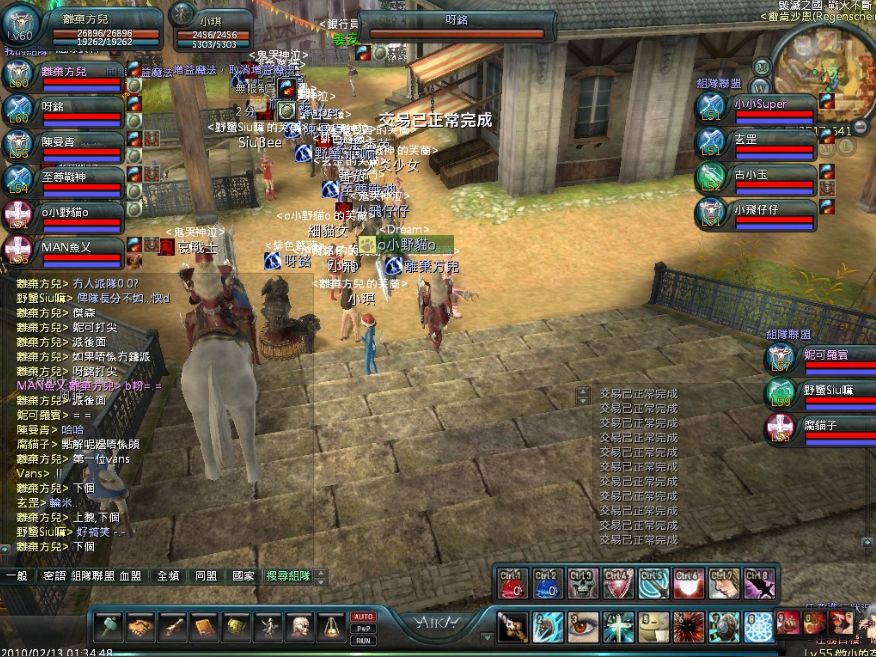The width and height of the screenshot is (876, 657).
Task: Click the hammer menu icon
Action: (x=109, y=627)
